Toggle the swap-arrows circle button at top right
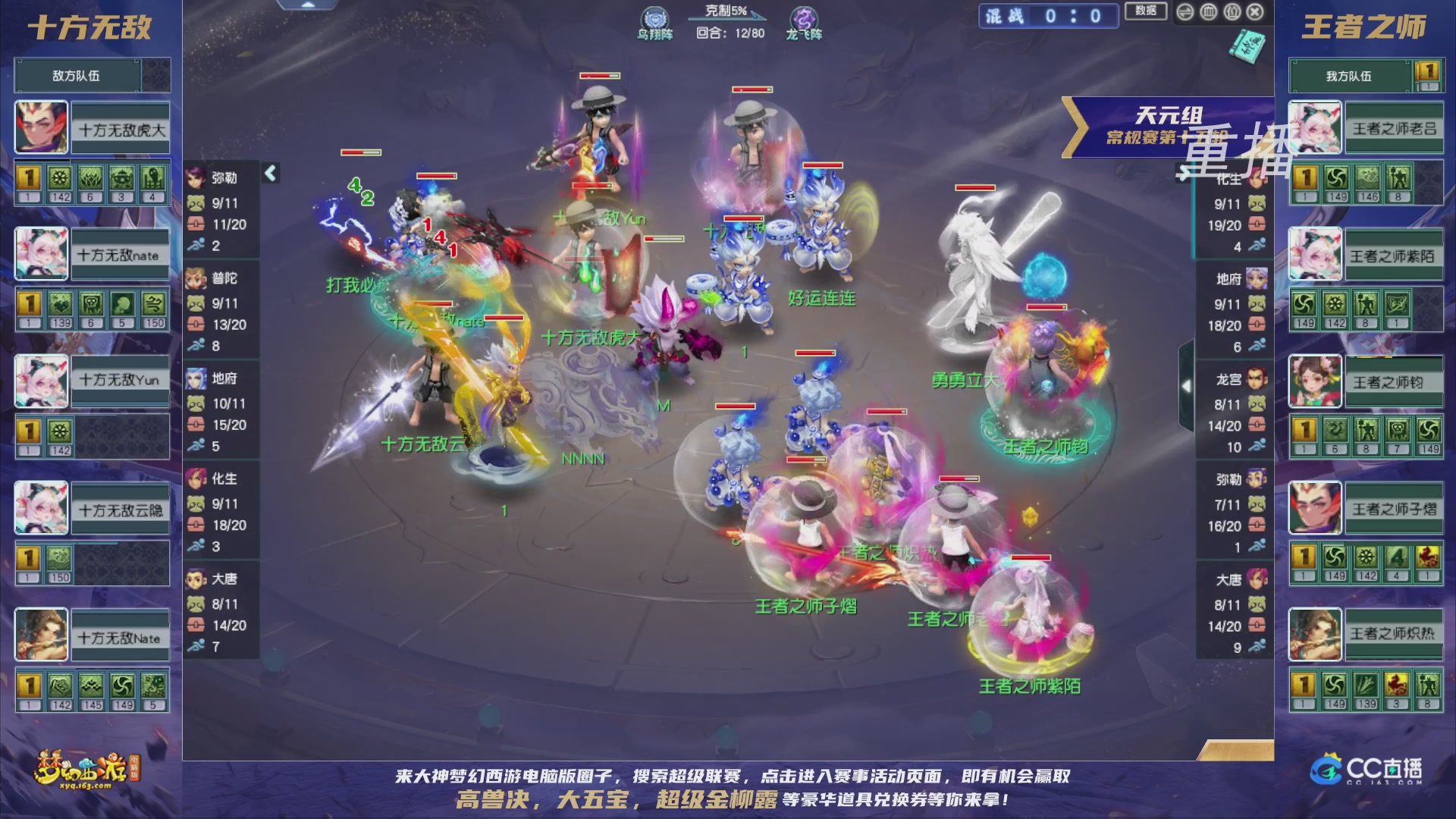This screenshot has height=819, width=1456. (1185, 12)
